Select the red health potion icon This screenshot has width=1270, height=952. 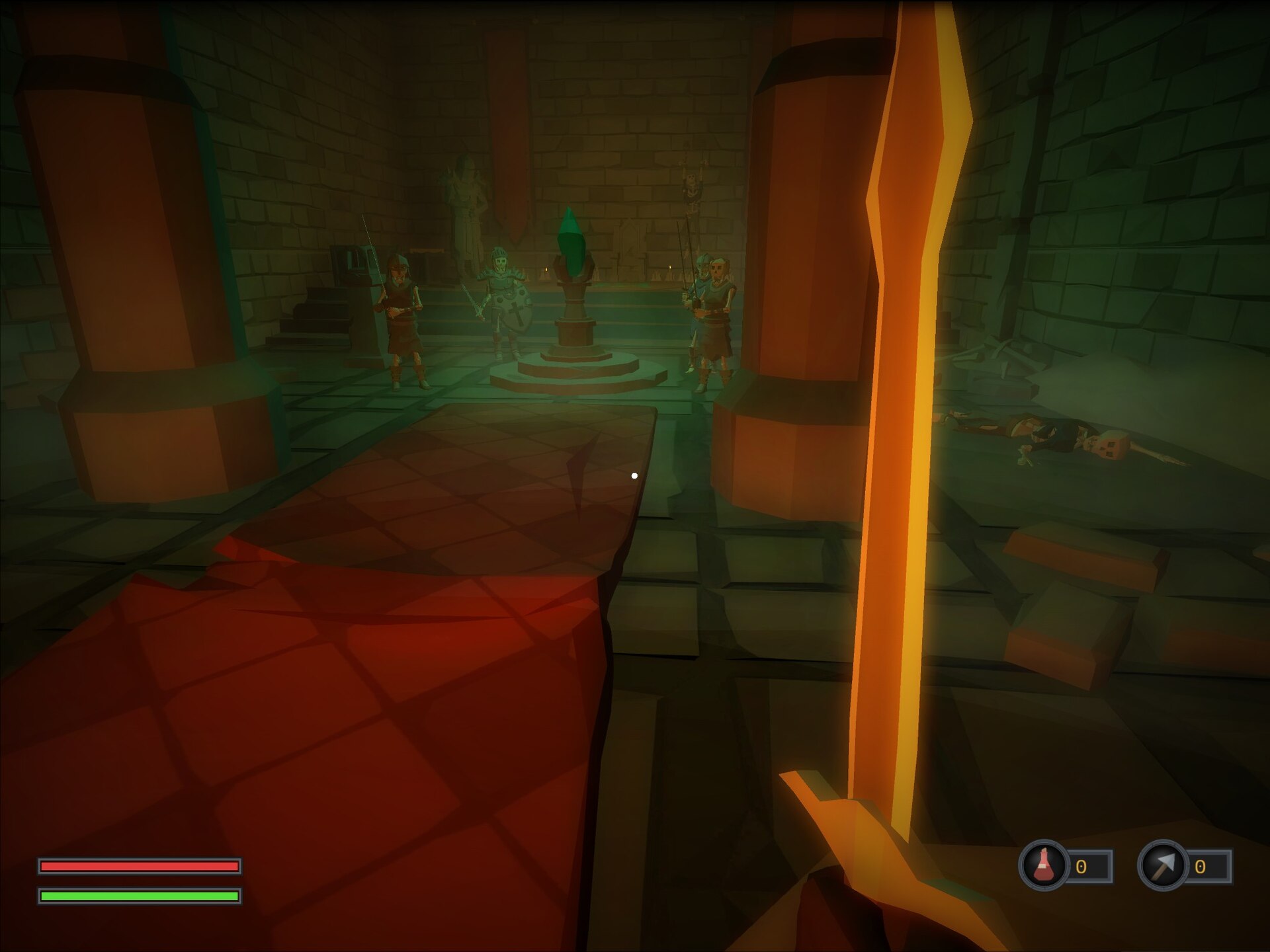(1044, 865)
